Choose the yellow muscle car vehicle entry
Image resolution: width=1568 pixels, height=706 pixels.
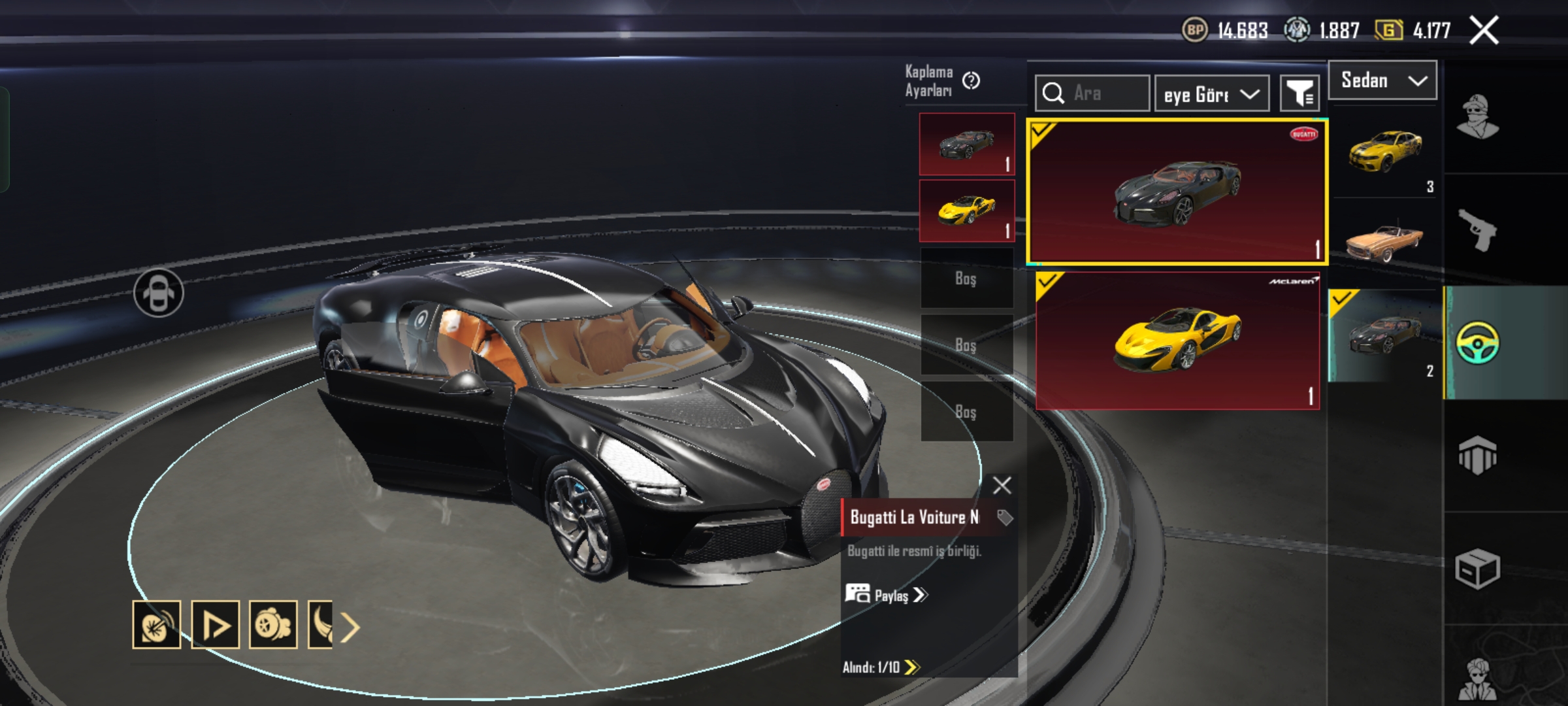click(x=1384, y=152)
